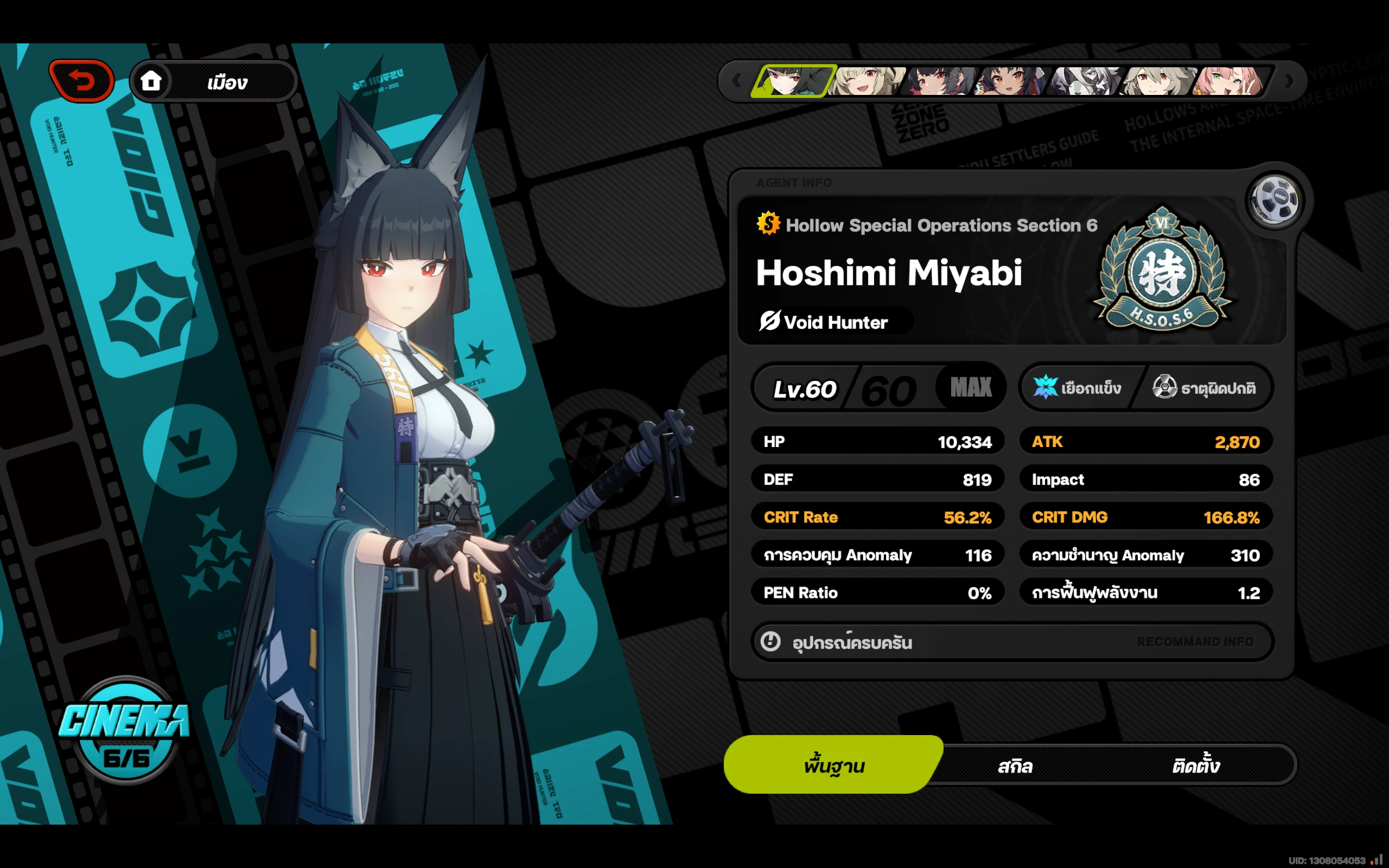Click the left chevron on agent carousel

tap(736, 81)
